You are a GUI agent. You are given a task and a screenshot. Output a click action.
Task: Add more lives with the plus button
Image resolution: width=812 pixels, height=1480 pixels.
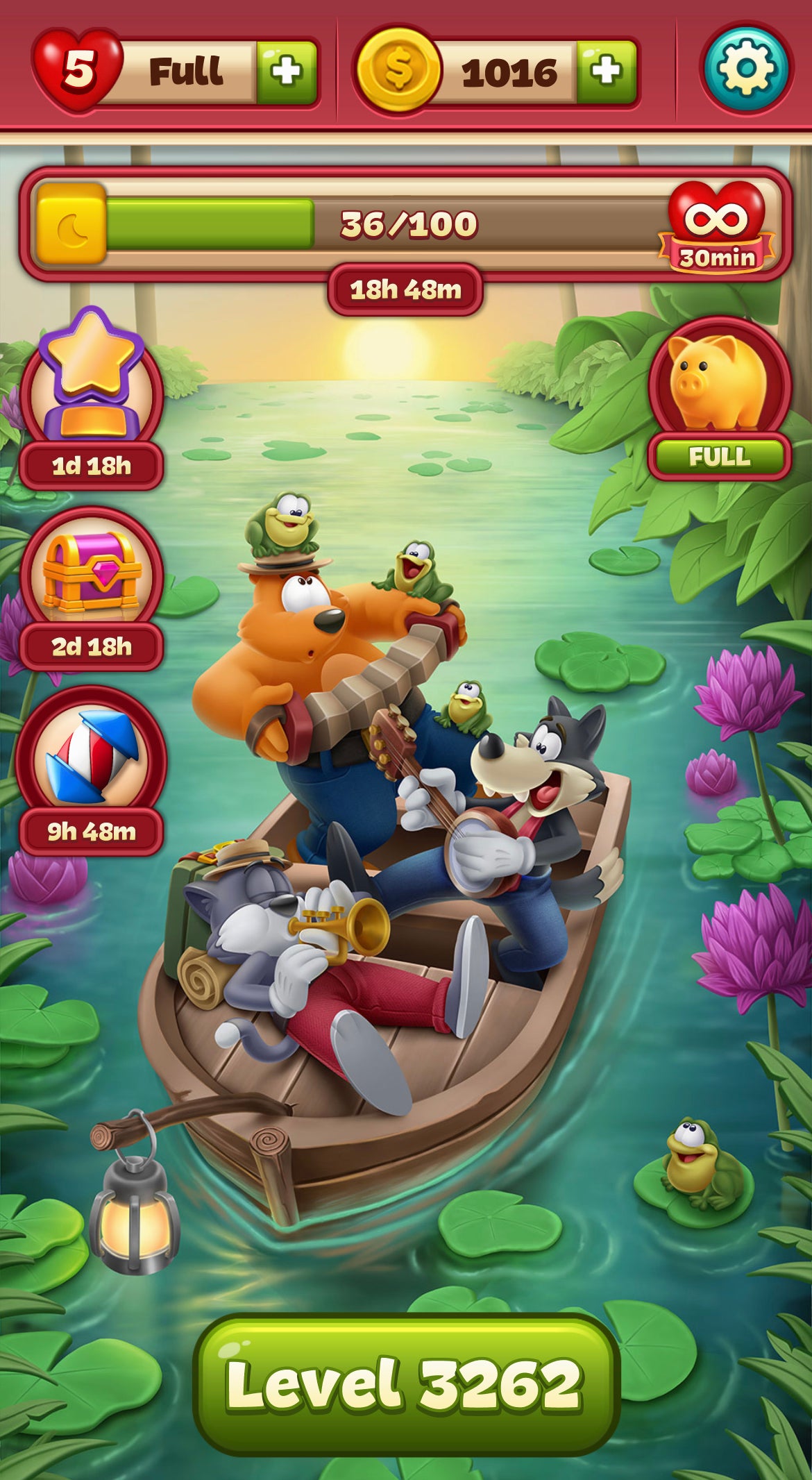tap(287, 72)
